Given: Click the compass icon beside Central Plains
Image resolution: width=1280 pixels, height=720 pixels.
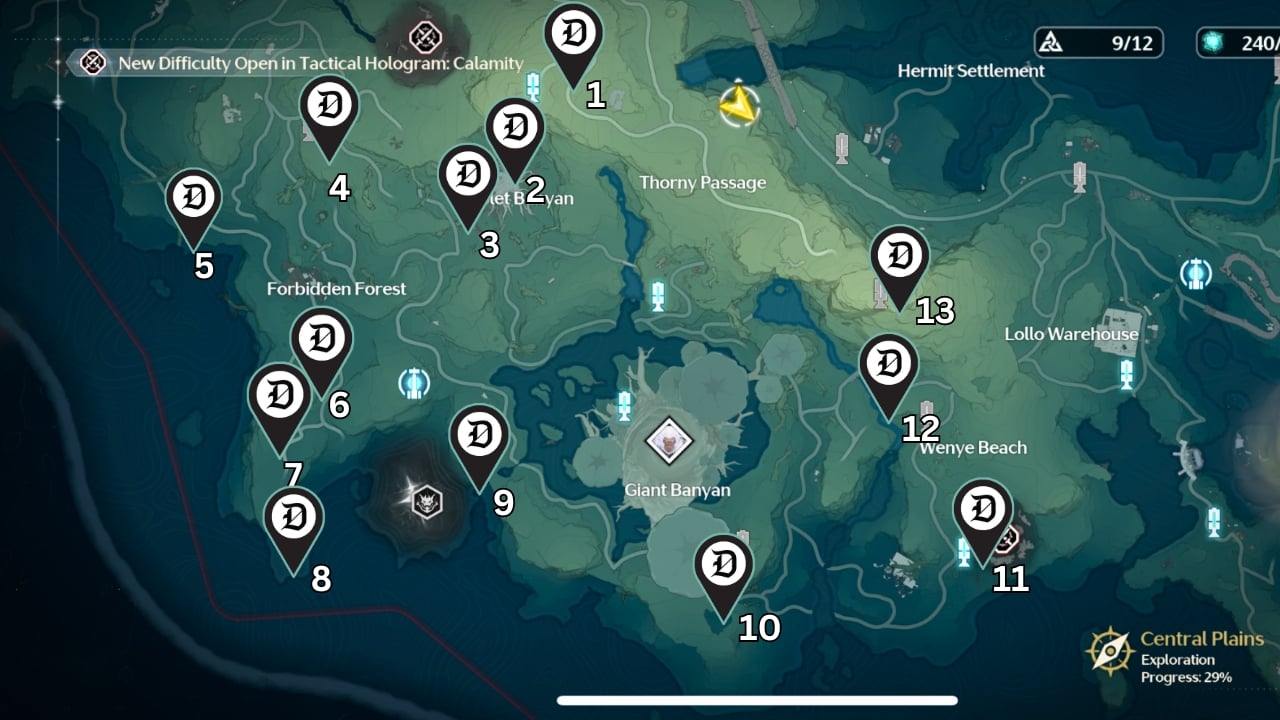Looking at the screenshot, I should tap(1110, 650).
